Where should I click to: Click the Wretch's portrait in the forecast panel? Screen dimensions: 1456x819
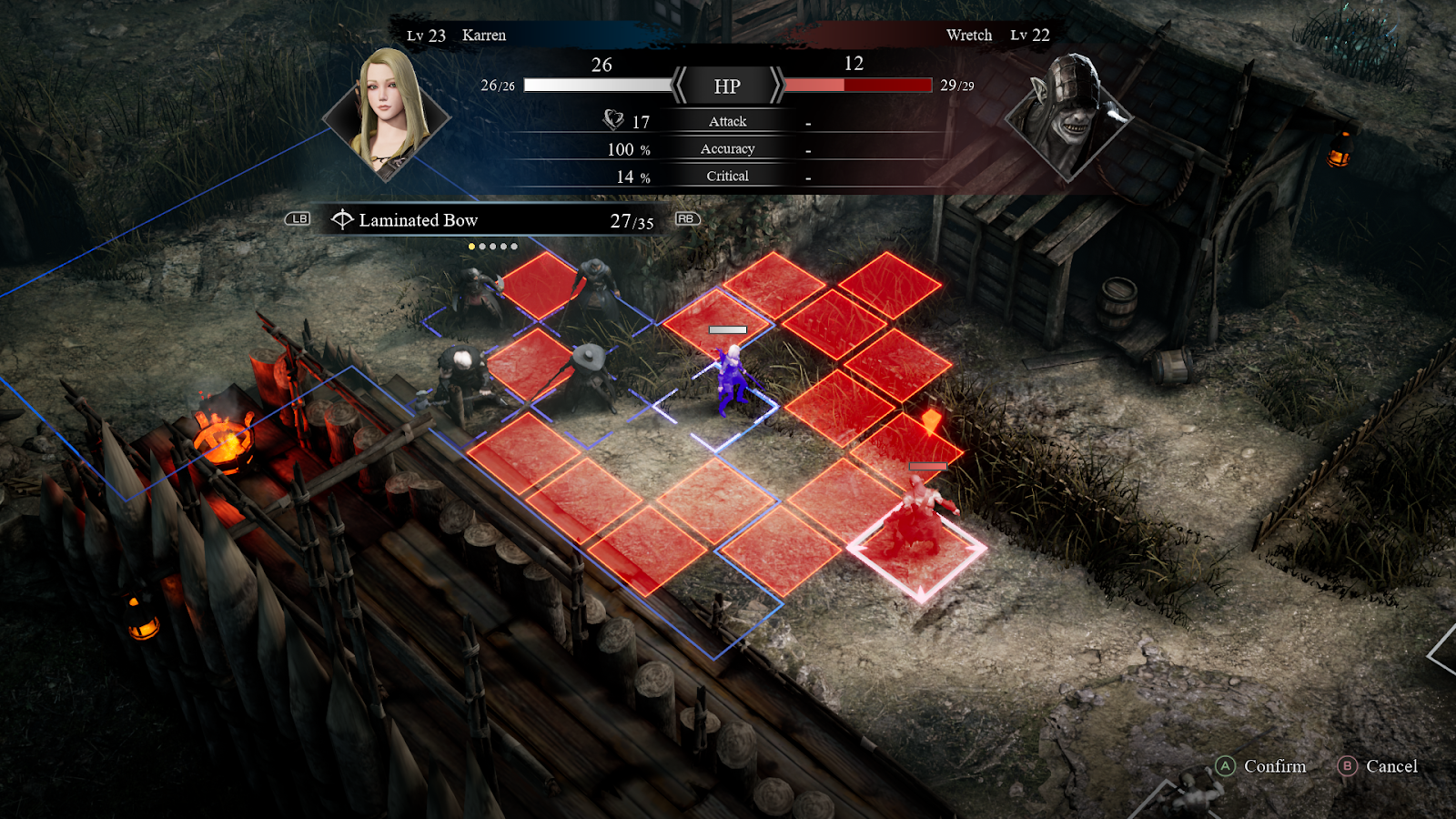[x=1069, y=114]
